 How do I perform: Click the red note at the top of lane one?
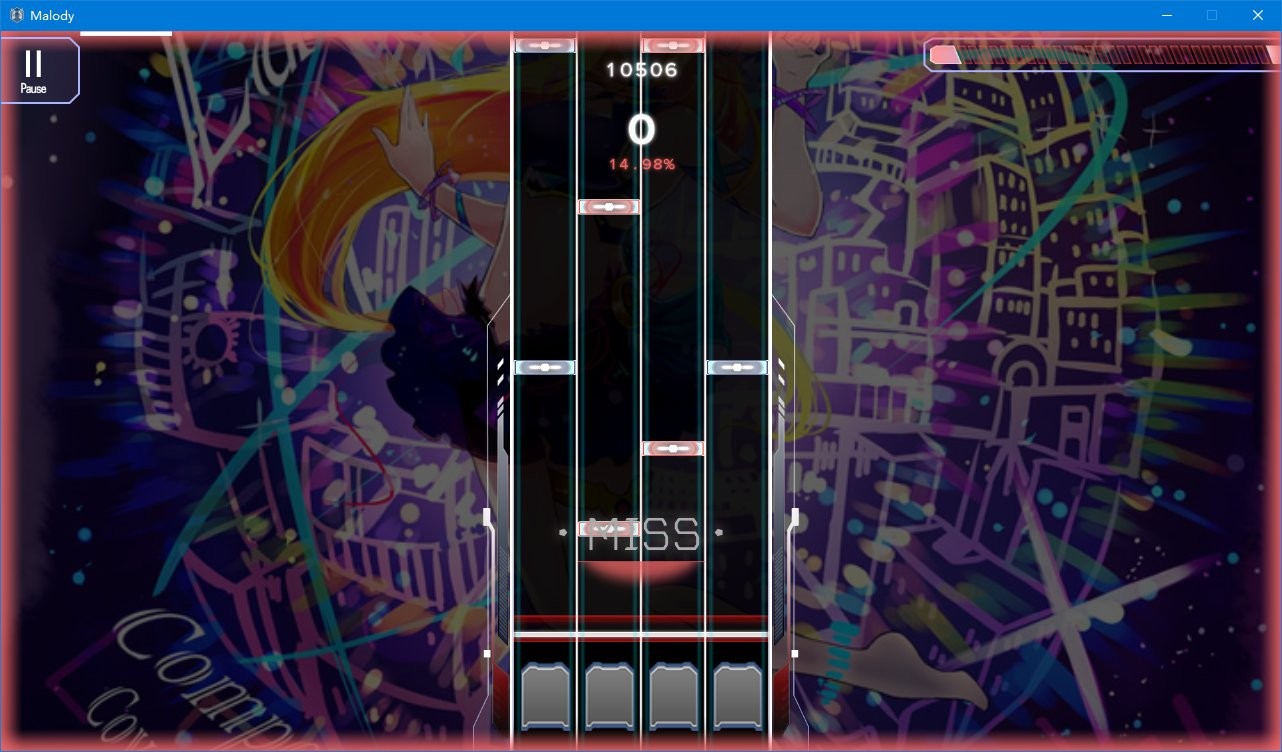[545, 44]
